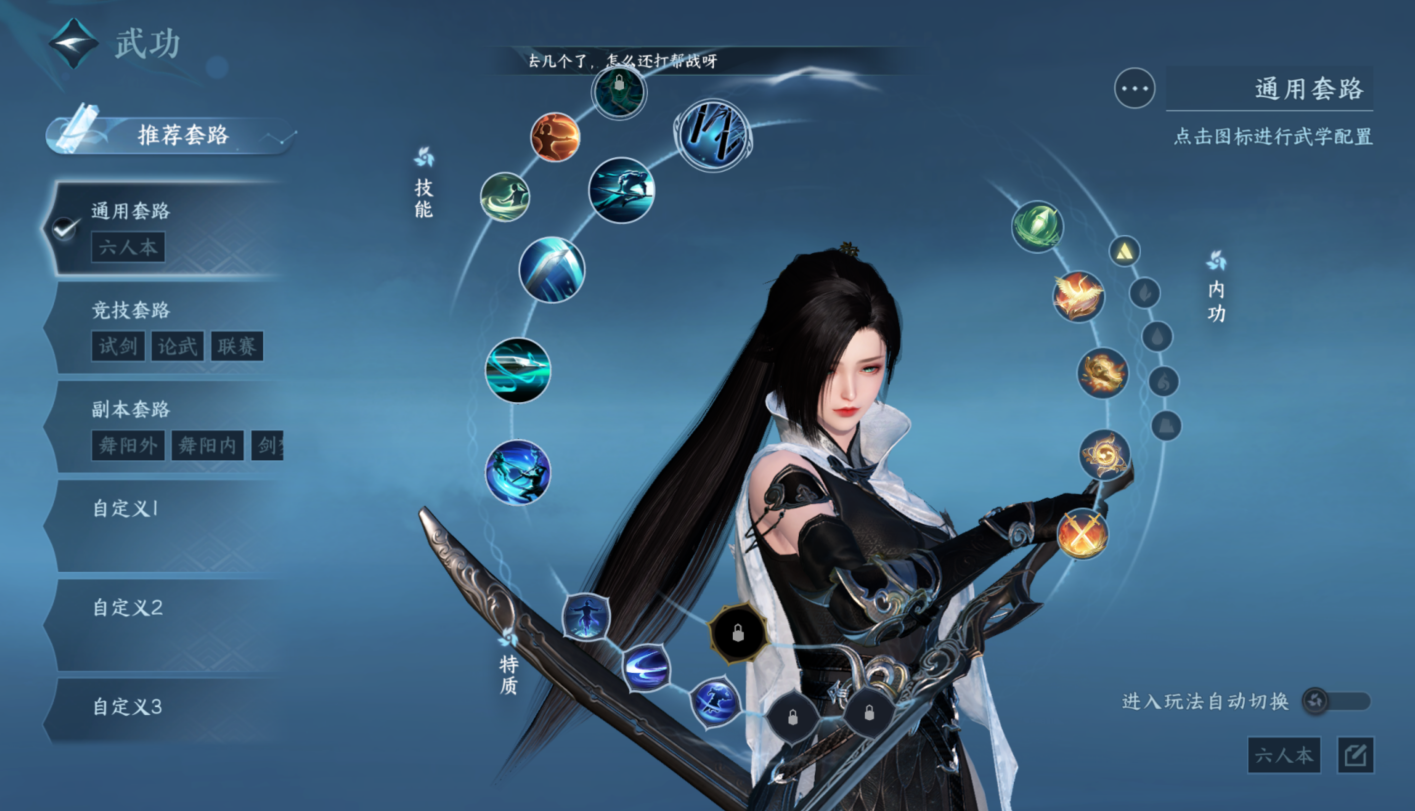Screen dimensions: 1415x811
Task: Choose the 舞阳外 dungeon tag
Action: click(x=128, y=445)
